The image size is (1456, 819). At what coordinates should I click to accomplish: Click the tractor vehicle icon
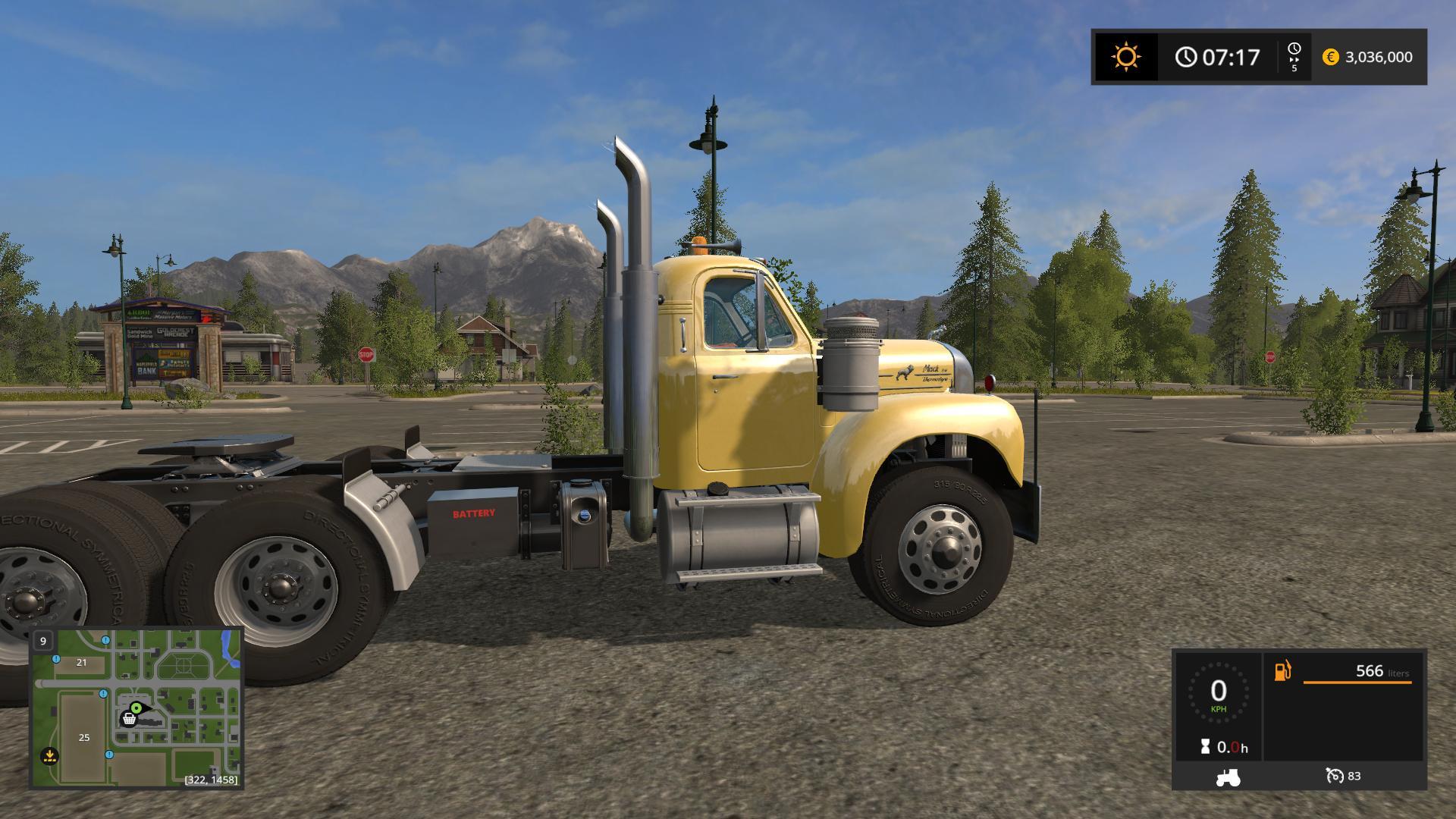[x=1228, y=777]
